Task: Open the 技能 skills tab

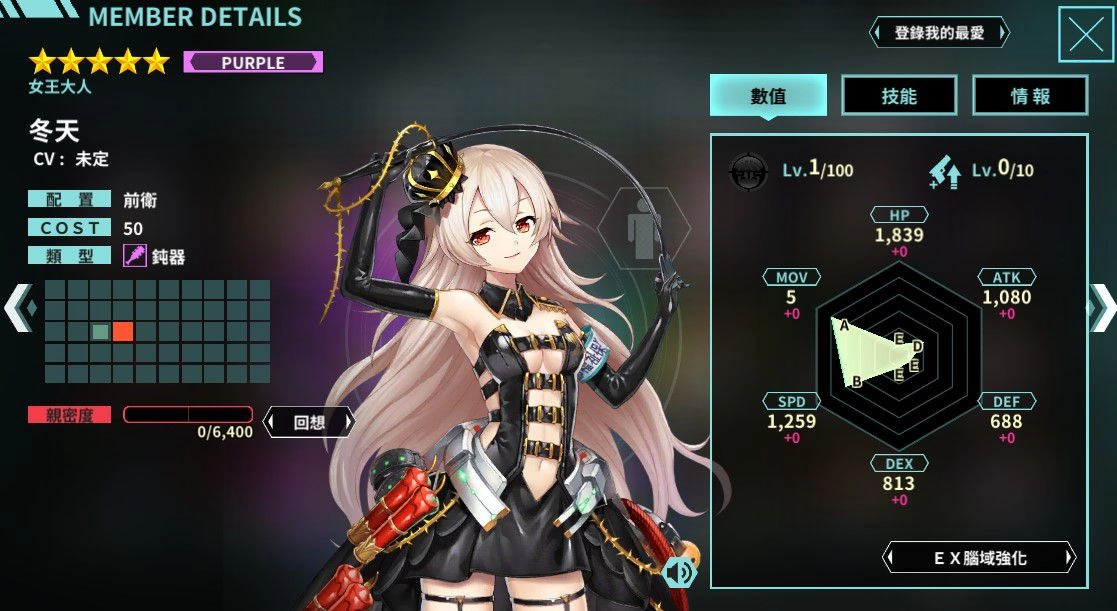Action: 899,96
